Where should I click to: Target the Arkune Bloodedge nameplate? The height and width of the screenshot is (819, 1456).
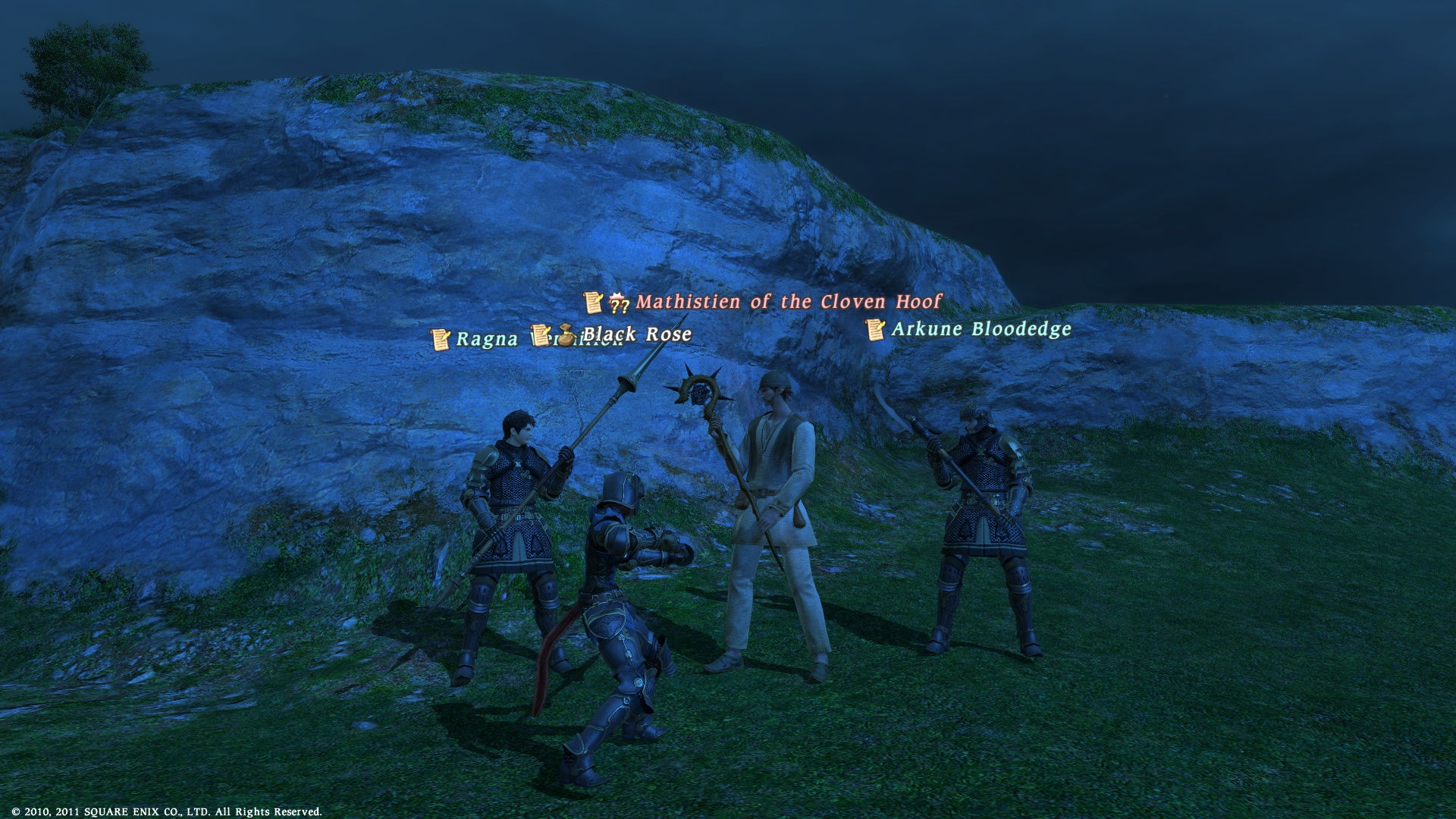tap(981, 329)
